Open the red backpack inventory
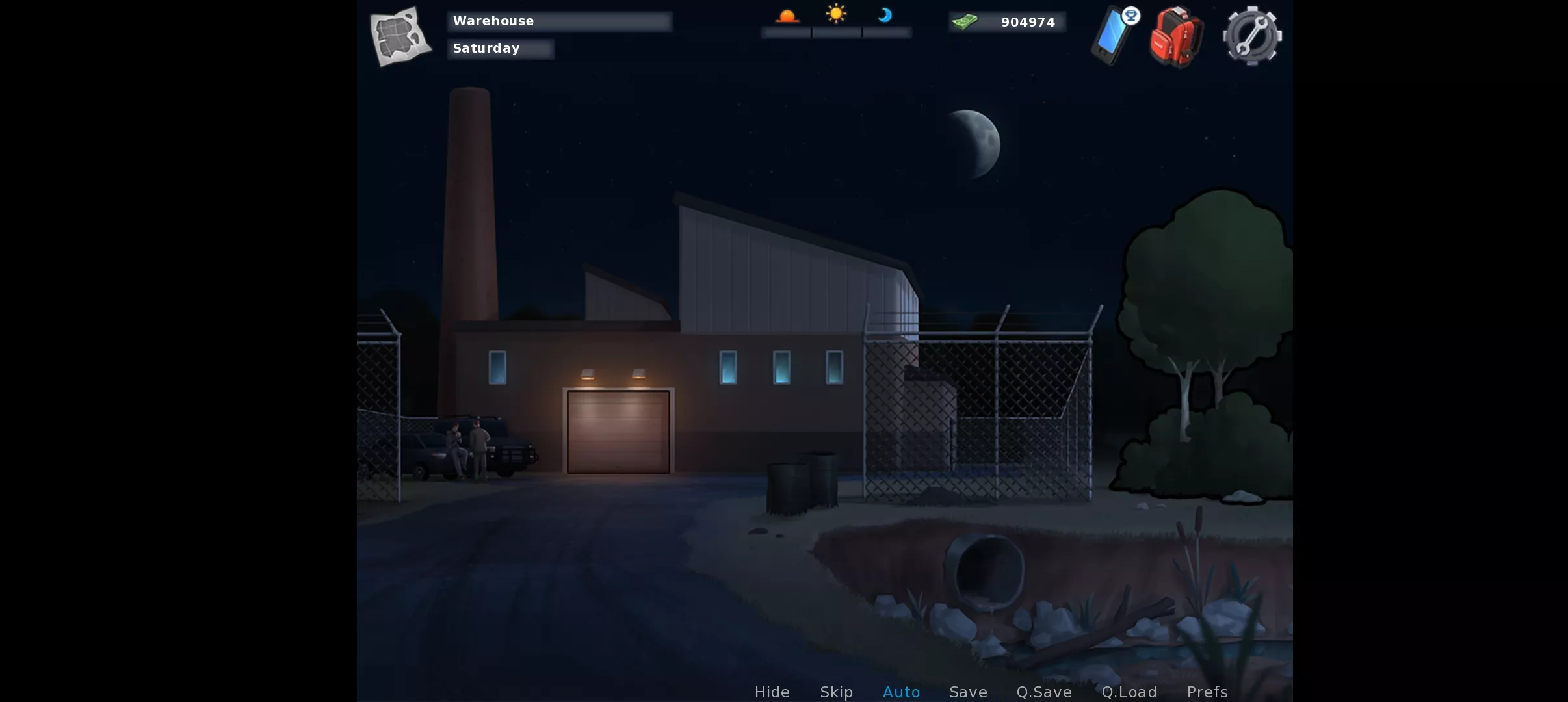The image size is (1568, 702). click(1176, 37)
